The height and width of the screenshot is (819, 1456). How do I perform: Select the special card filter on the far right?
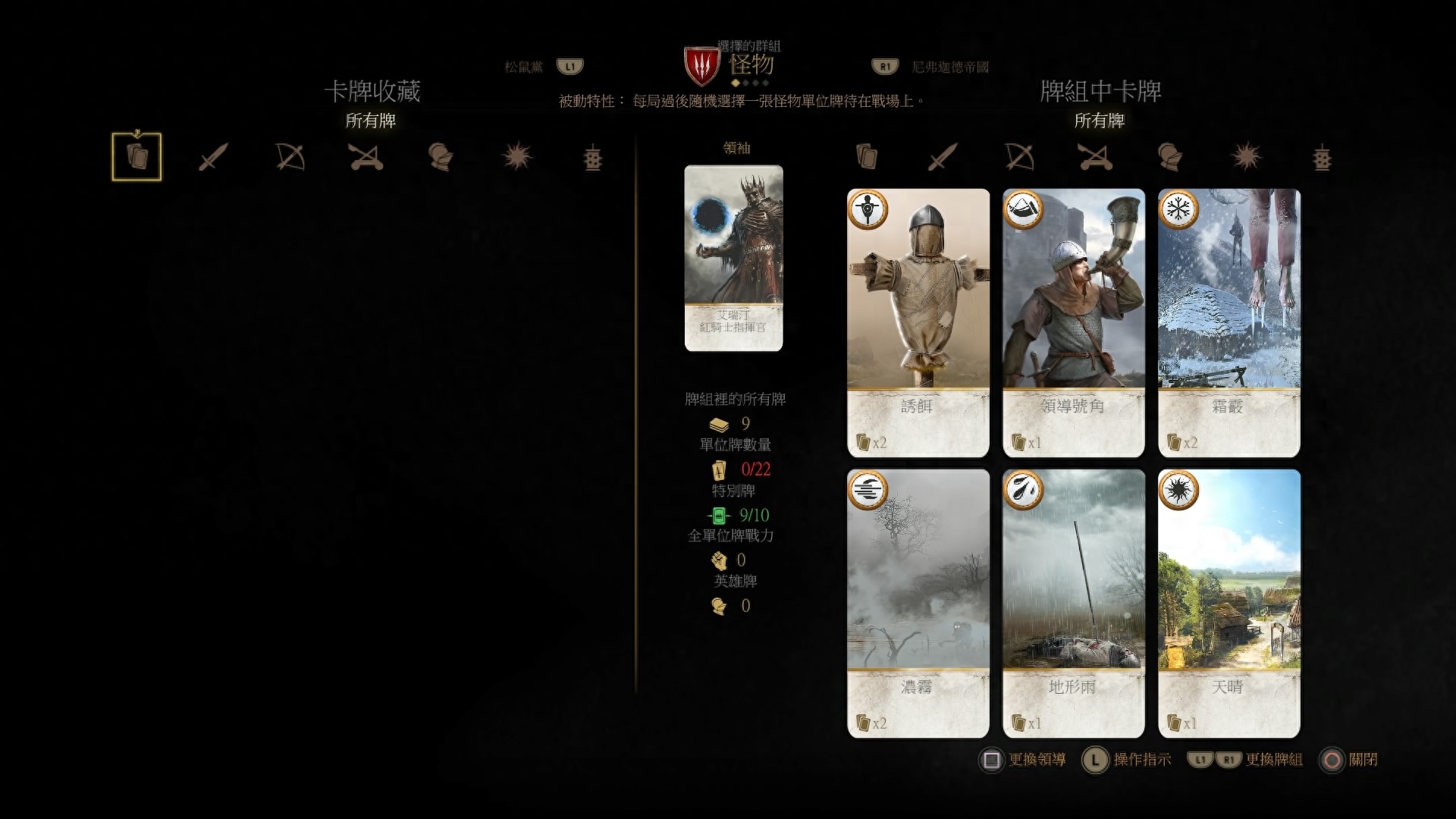click(593, 157)
